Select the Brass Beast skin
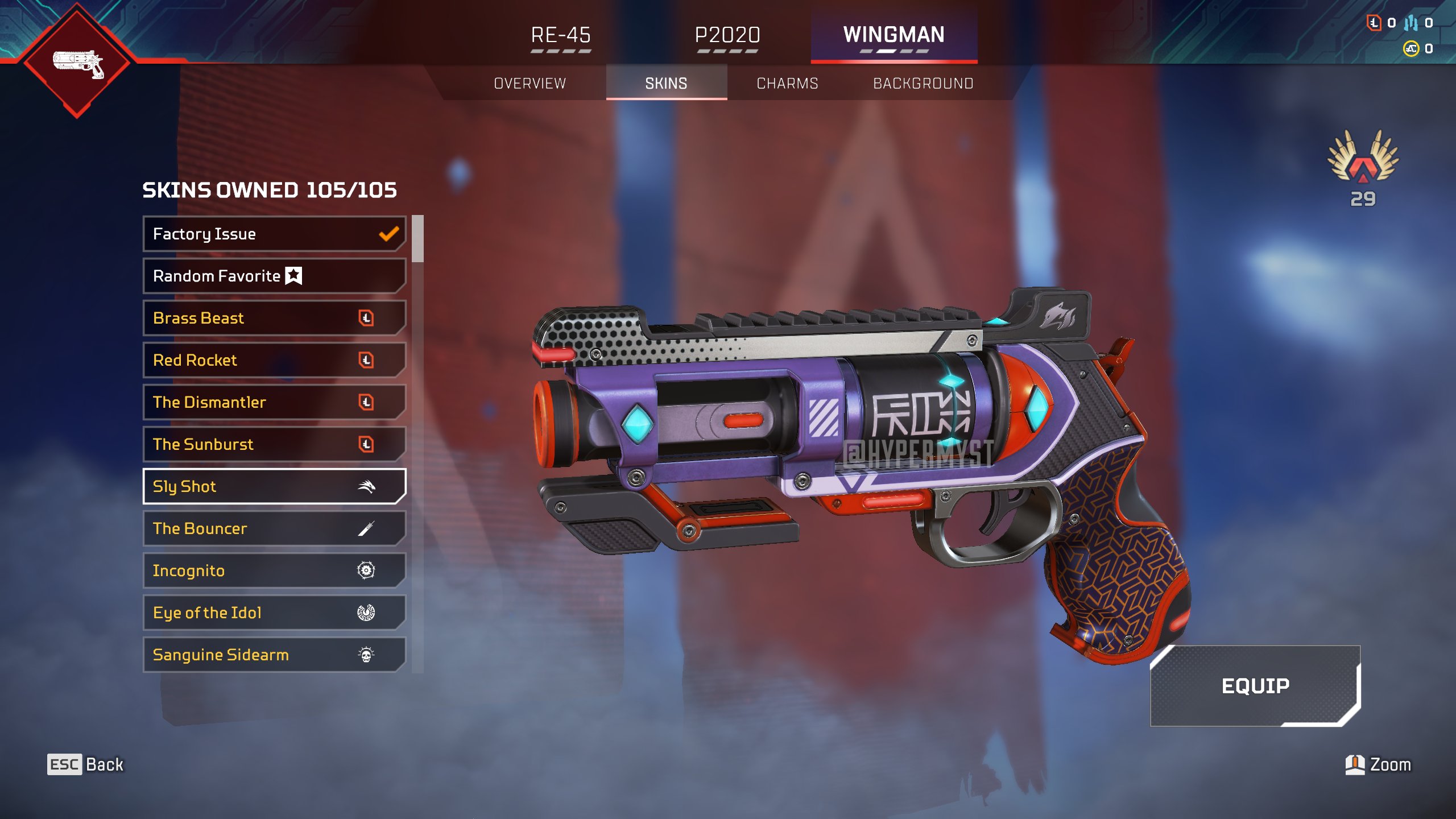Viewport: 1456px width, 819px height. coord(274,318)
